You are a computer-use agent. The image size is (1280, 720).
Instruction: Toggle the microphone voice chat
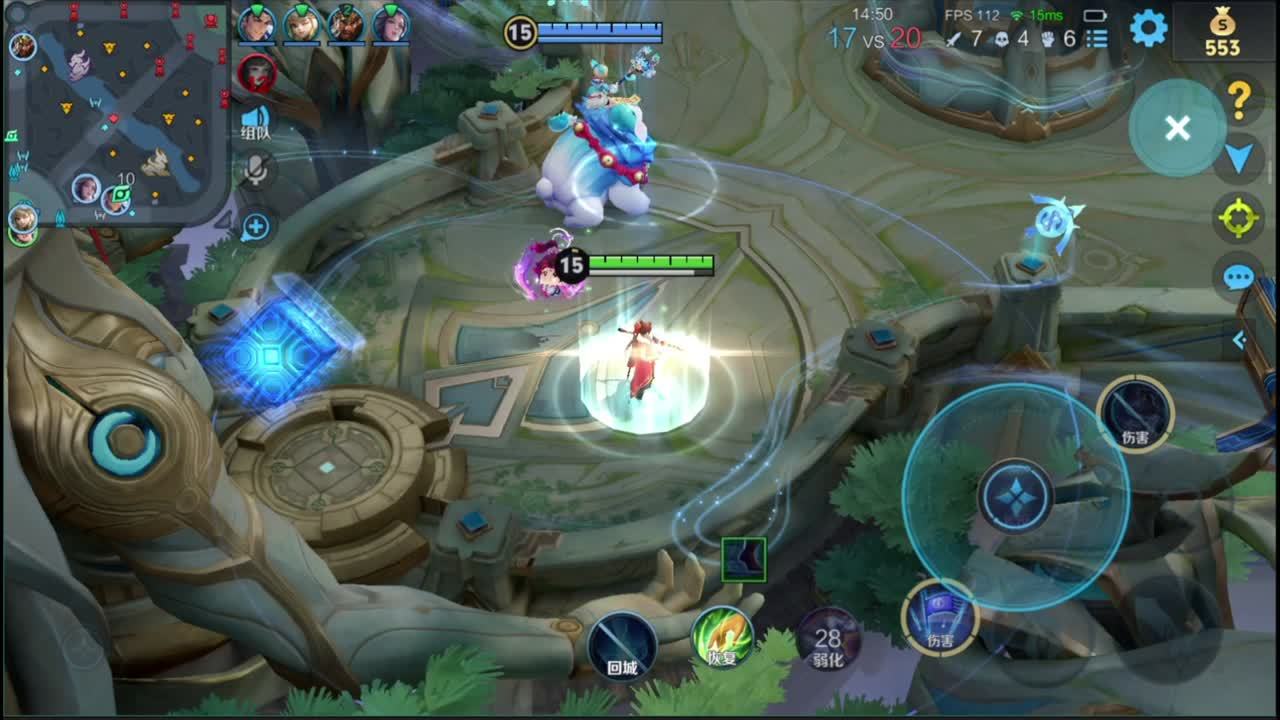pyautogui.click(x=256, y=170)
